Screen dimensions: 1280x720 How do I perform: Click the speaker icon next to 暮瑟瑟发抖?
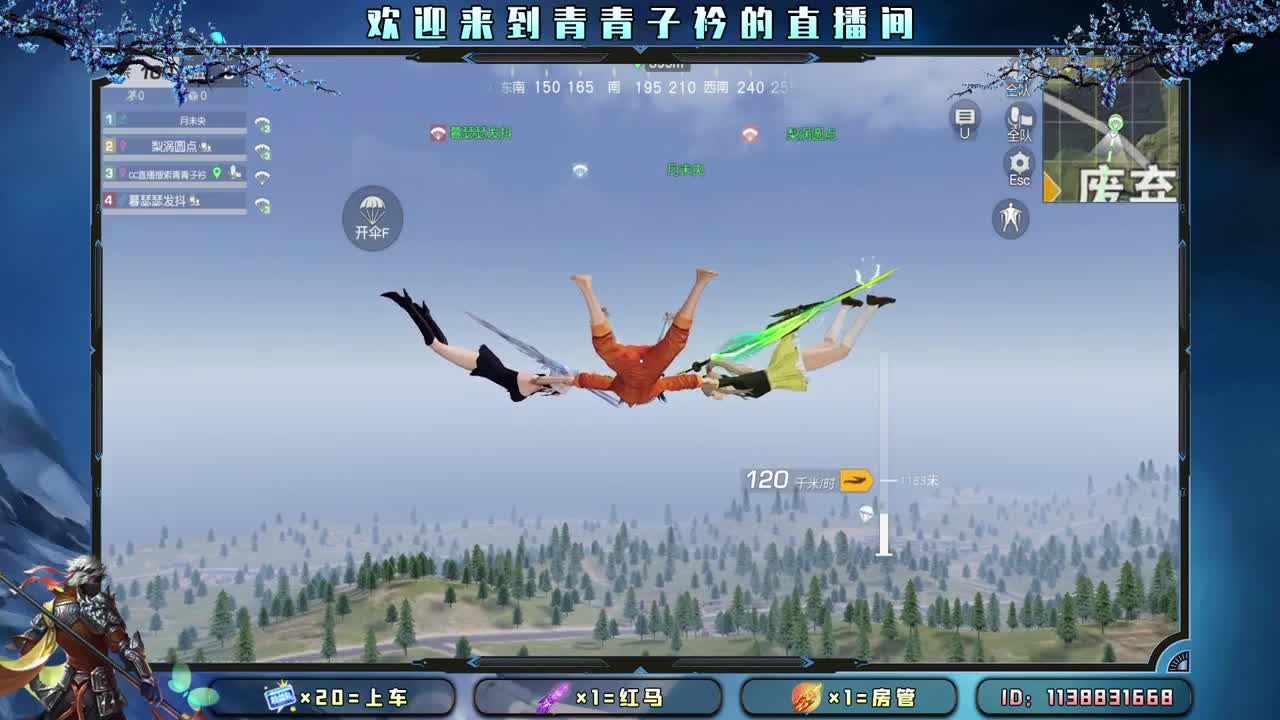[x=195, y=202]
